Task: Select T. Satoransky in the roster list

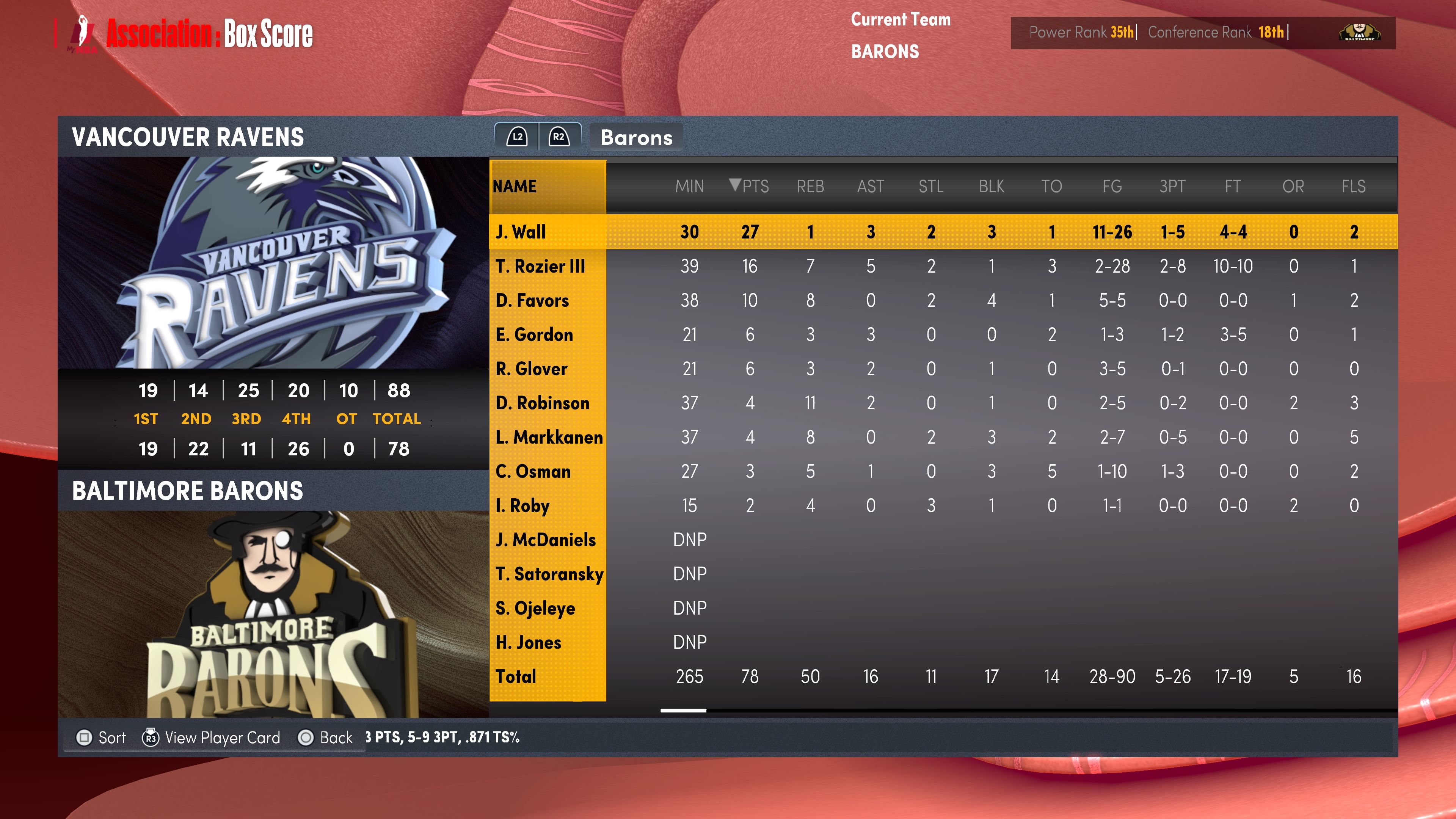Action: 549,574
